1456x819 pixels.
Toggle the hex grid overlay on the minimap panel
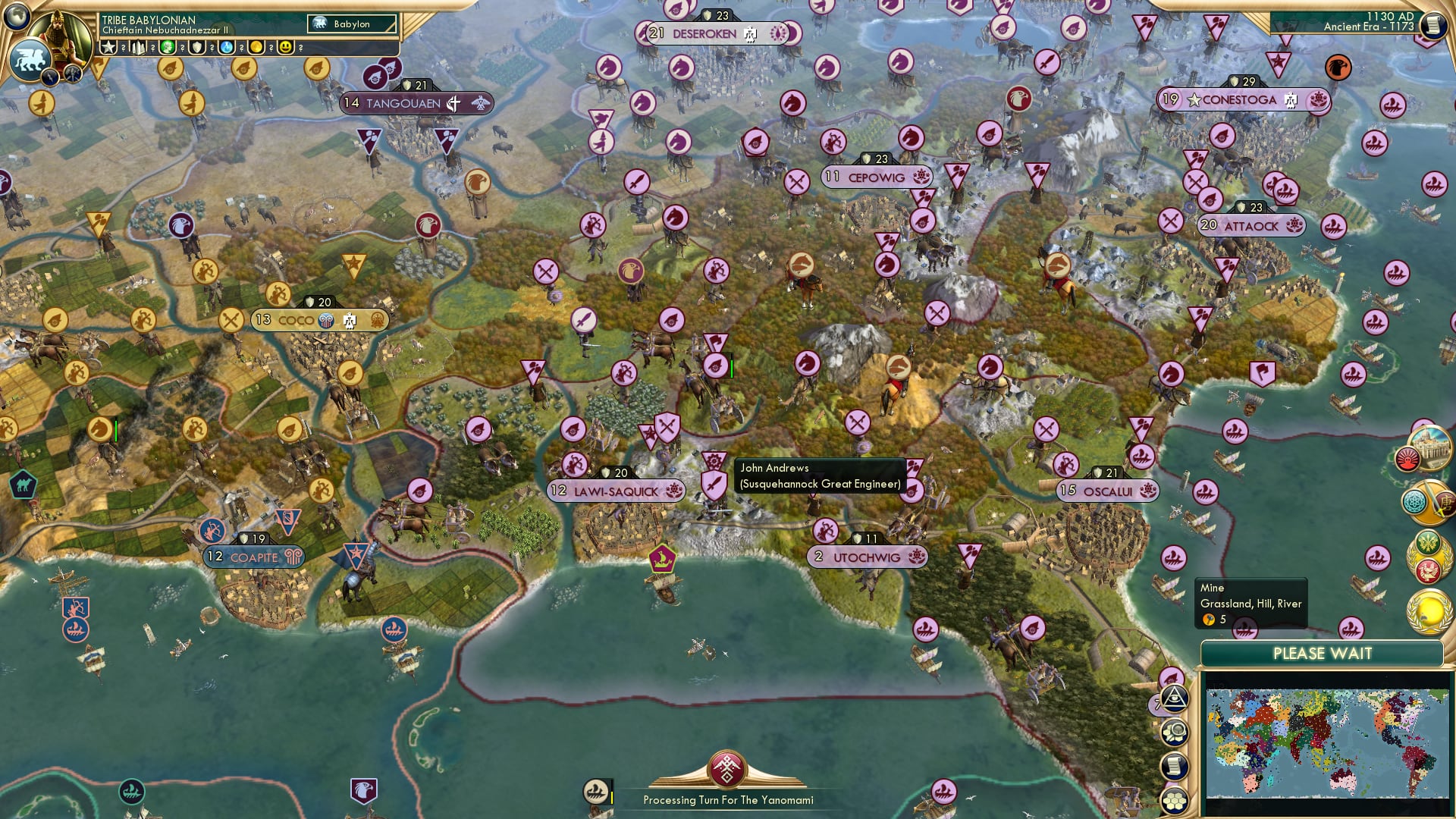(x=1175, y=802)
